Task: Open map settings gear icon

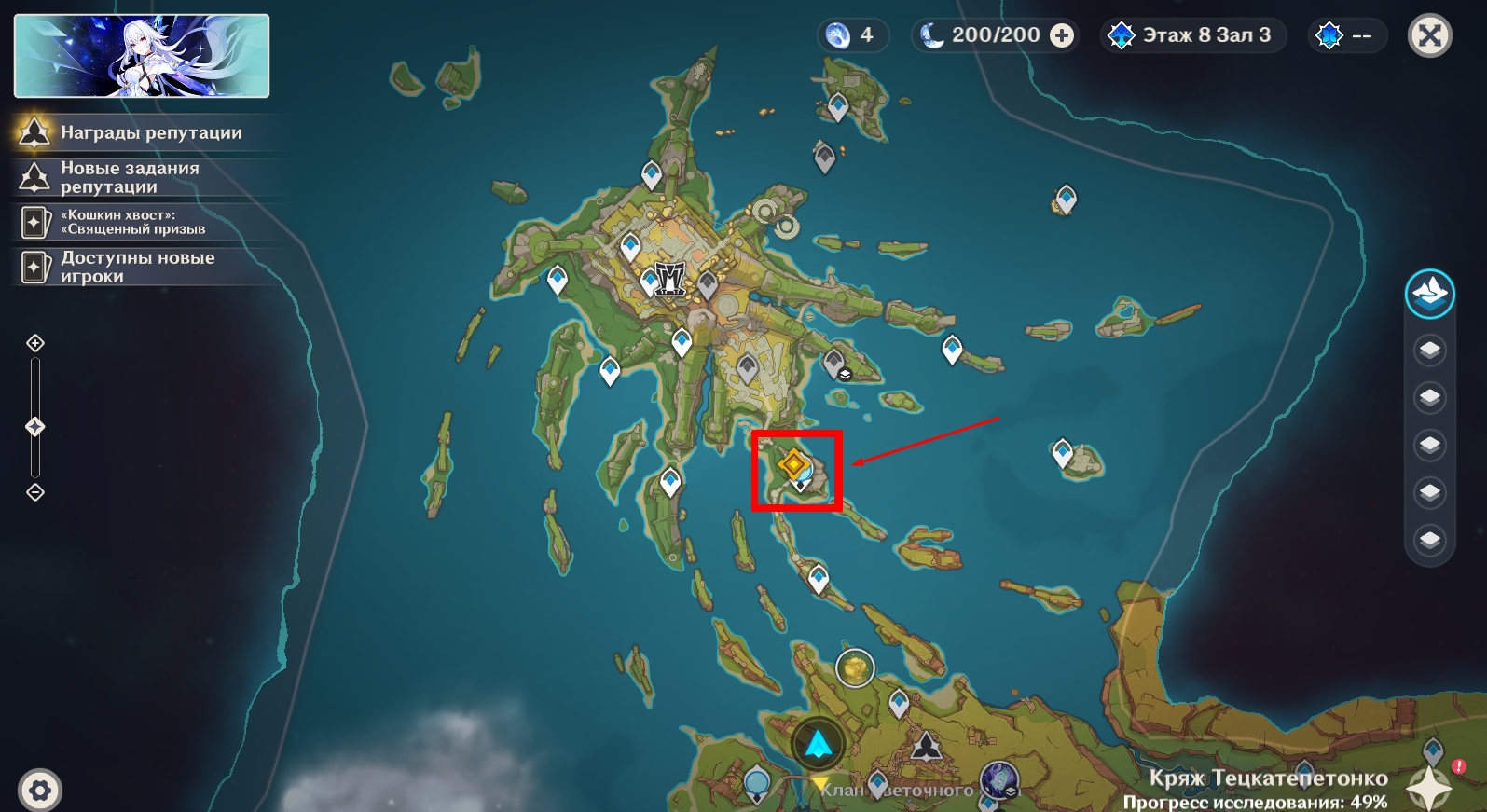Action: pyautogui.click(x=39, y=791)
